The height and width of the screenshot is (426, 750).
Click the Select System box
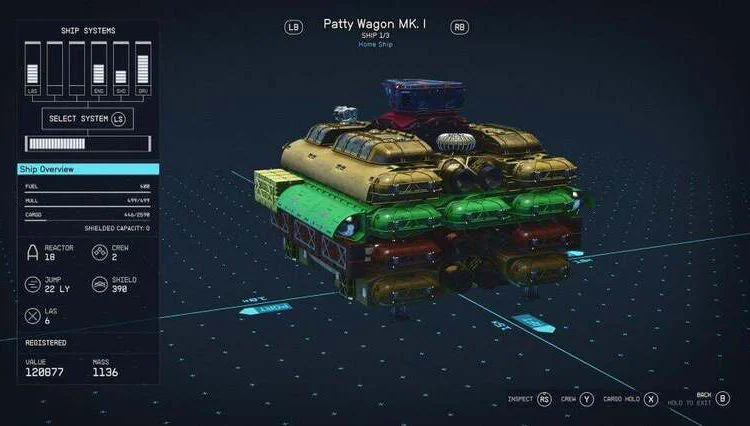point(87,119)
